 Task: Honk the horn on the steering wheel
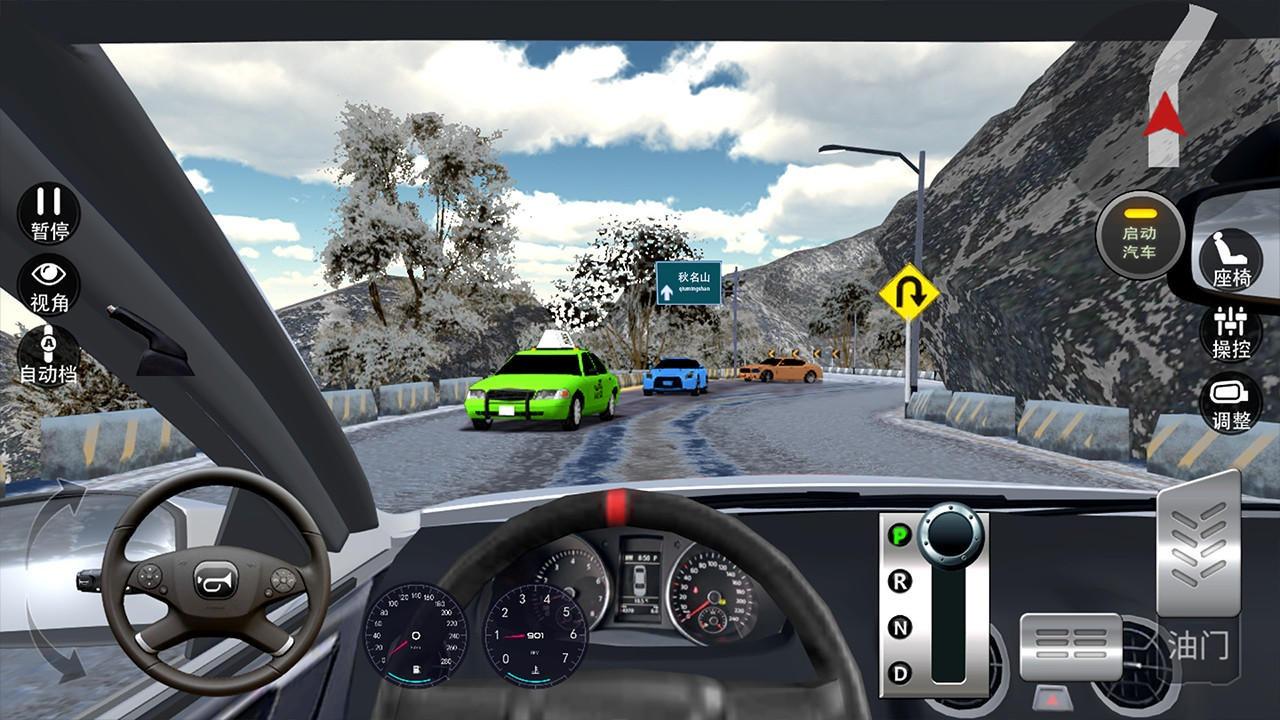pos(215,580)
